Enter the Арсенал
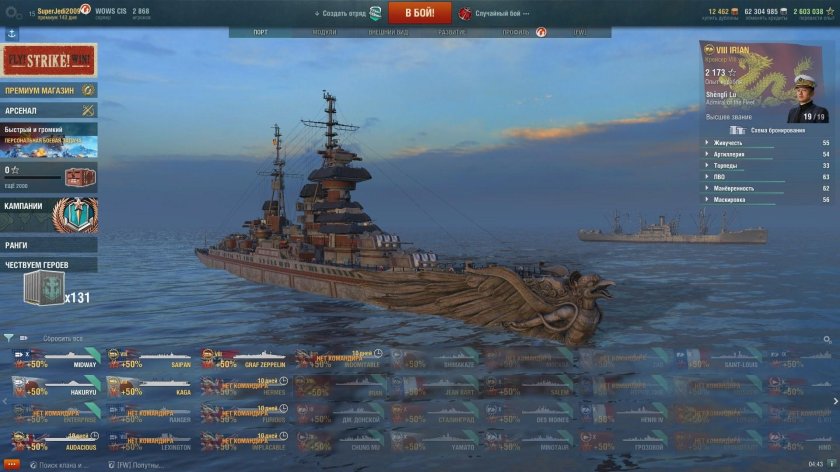Image resolution: width=840 pixels, height=472 pixels. click(x=48, y=109)
